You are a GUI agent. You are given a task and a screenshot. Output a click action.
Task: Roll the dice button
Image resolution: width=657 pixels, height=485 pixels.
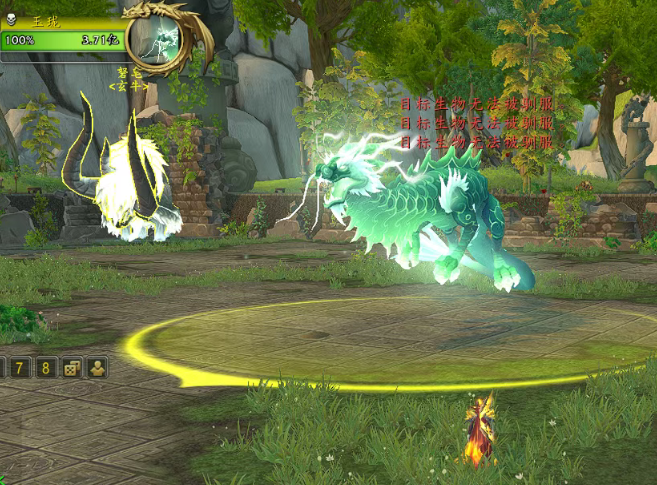(71, 367)
